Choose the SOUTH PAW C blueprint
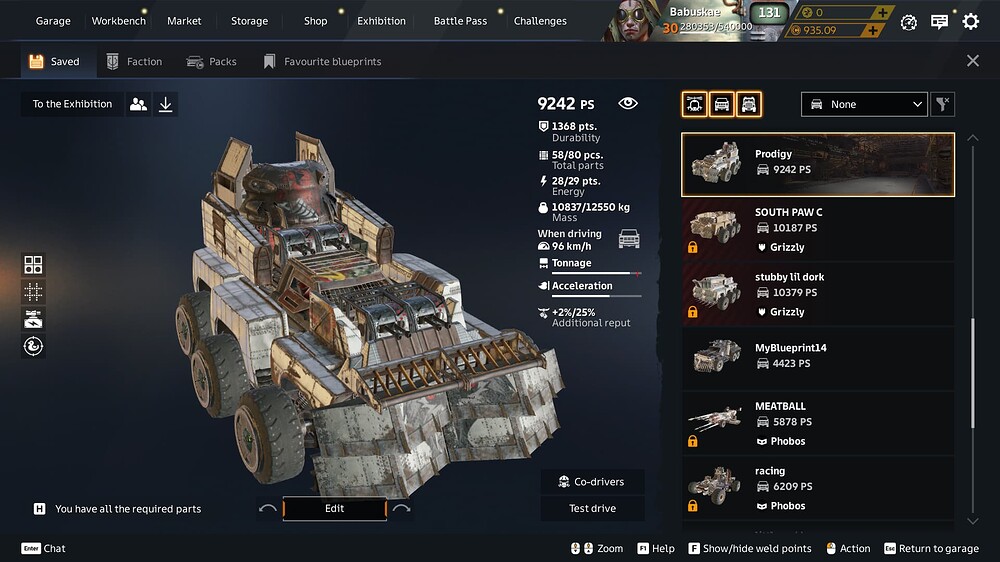Viewport: 1000px width, 562px height. tap(818, 229)
